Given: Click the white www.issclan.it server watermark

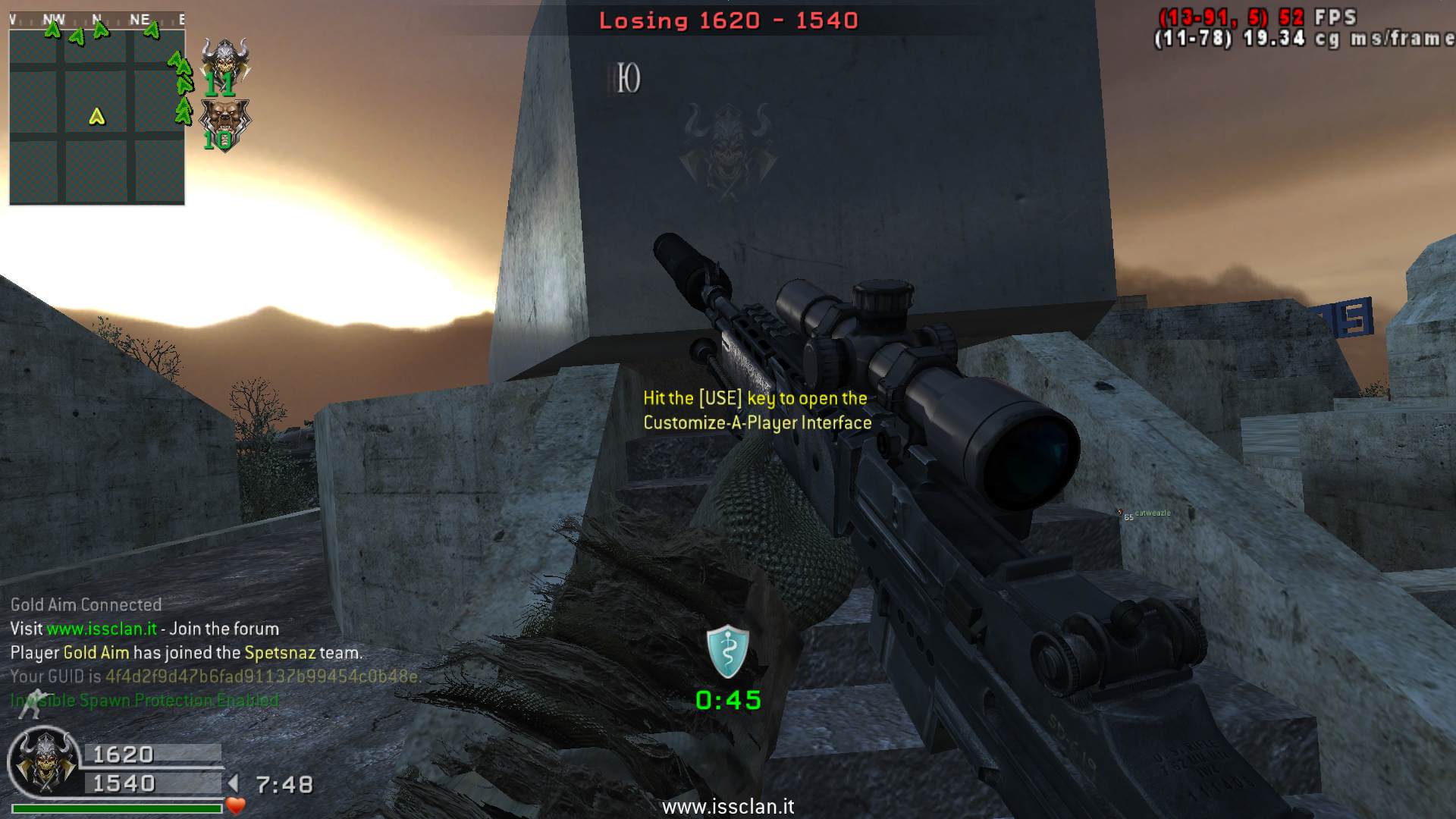Looking at the screenshot, I should pos(728,807).
